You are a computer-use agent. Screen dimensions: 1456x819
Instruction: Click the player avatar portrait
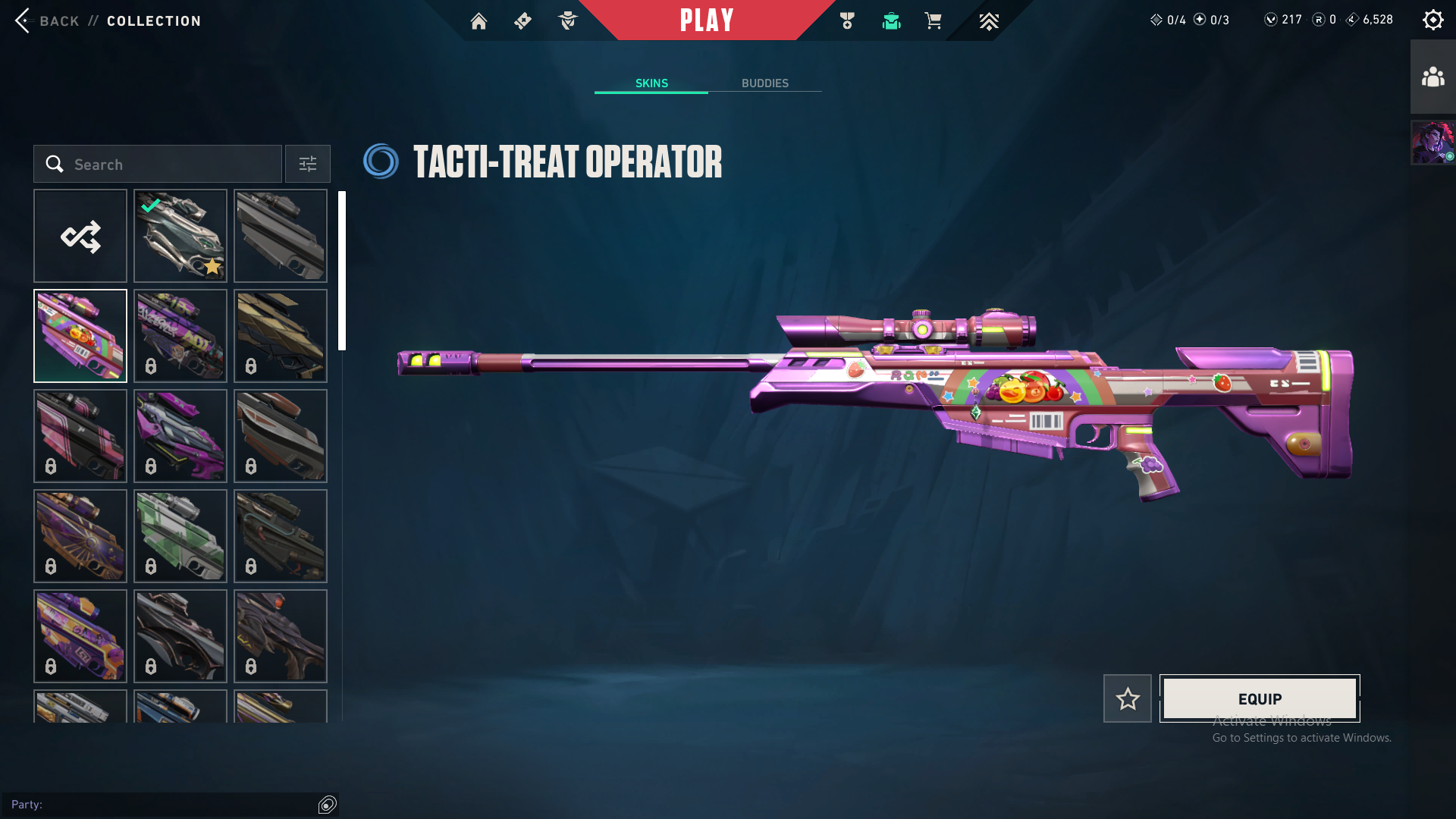(x=1432, y=143)
